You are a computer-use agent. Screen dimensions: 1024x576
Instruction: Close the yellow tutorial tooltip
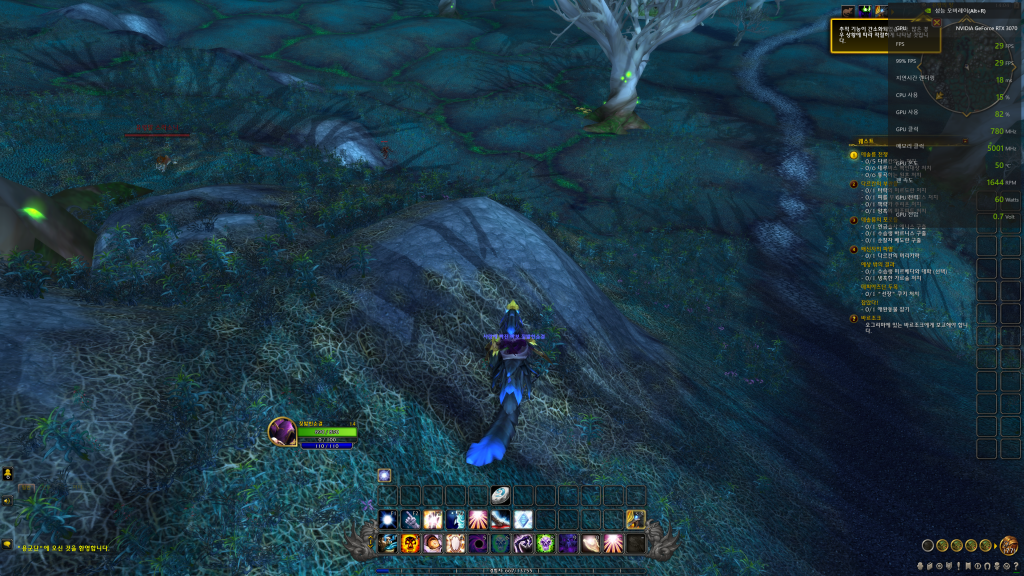(937, 22)
